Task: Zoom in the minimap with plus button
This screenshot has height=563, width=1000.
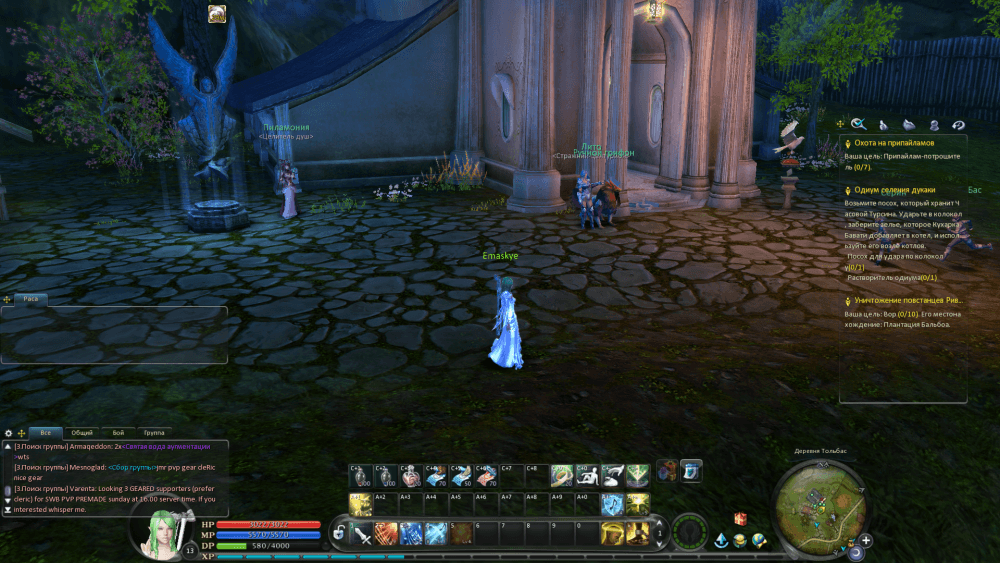Action: (866, 540)
